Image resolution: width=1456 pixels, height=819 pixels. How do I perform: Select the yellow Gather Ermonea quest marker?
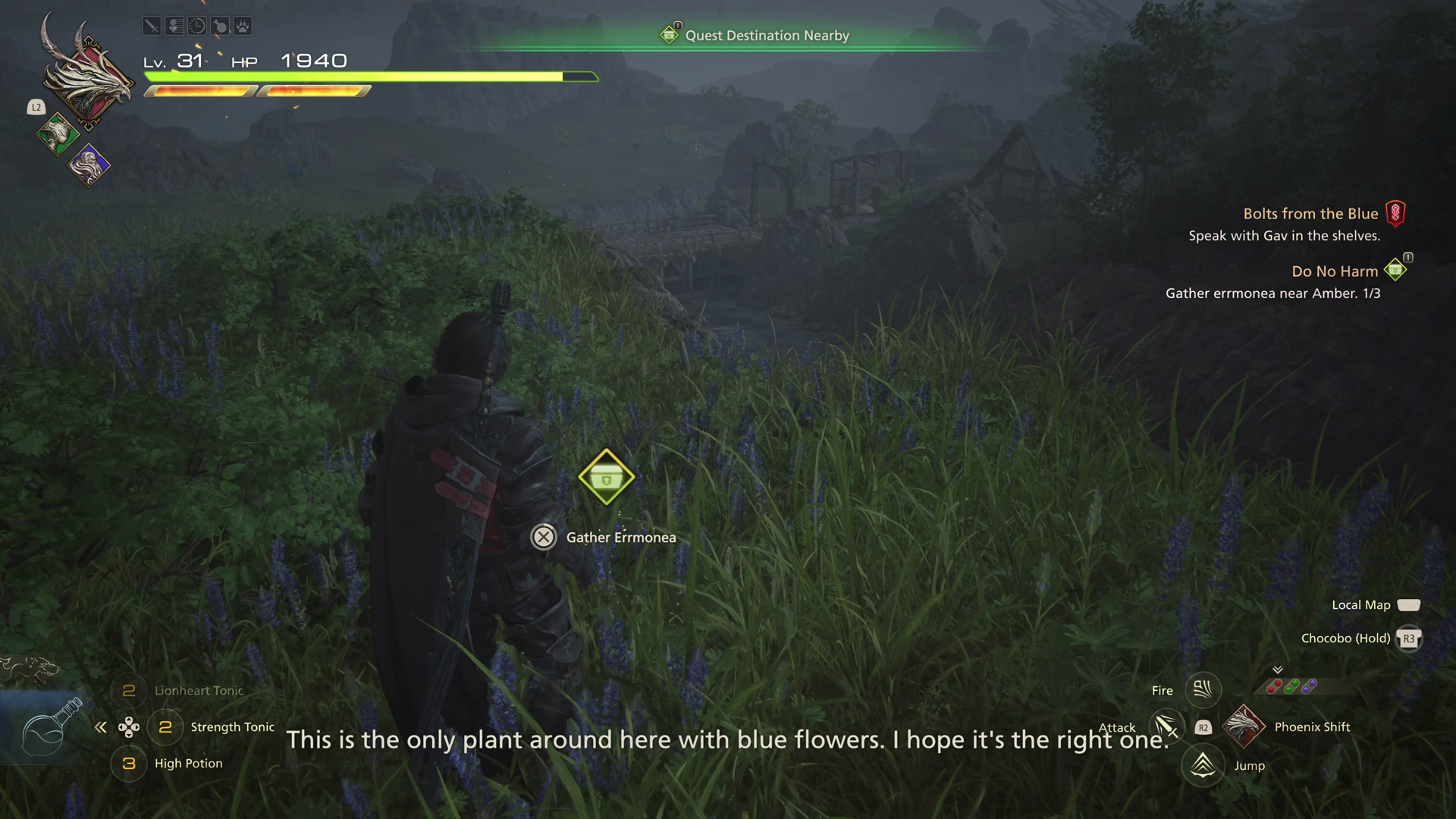(x=606, y=478)
